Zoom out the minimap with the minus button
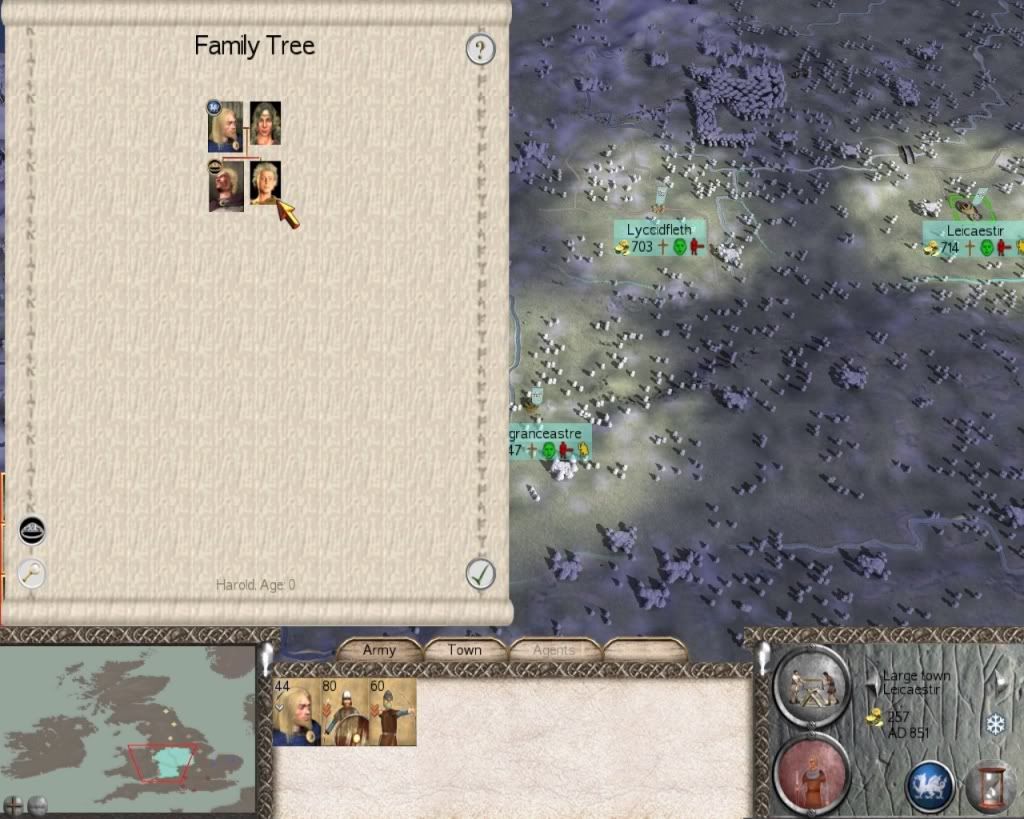This screenshot has width=1024, height=819. tap(37, 805)
